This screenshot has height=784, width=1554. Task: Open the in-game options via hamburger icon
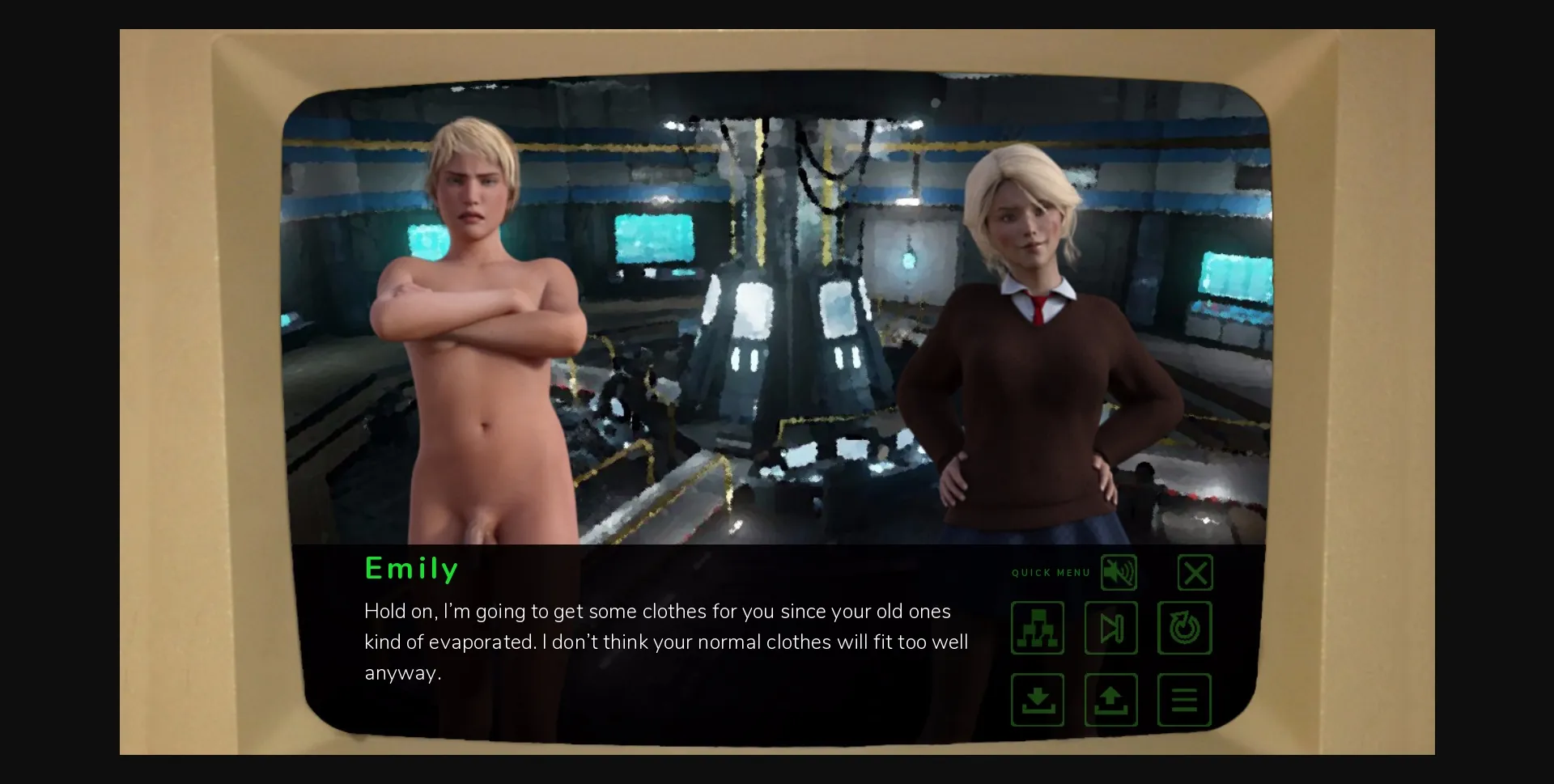click(x=1184, y=700)
